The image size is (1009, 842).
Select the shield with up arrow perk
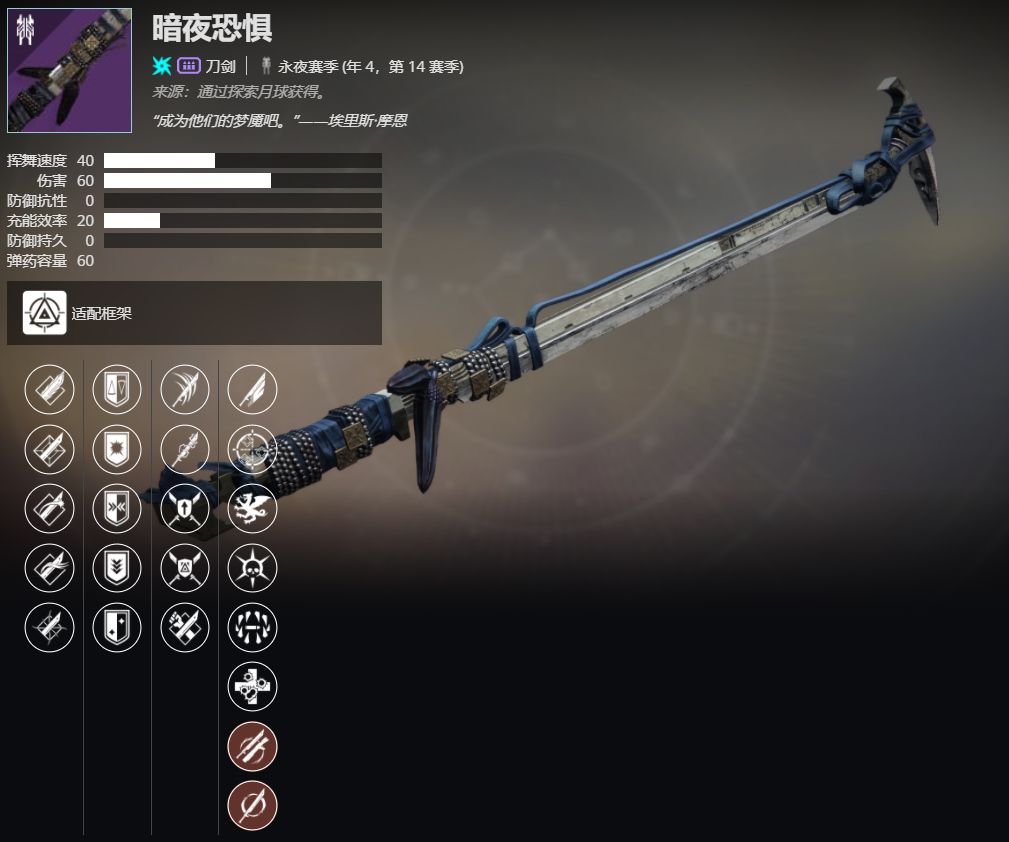(x=185, y=508)
